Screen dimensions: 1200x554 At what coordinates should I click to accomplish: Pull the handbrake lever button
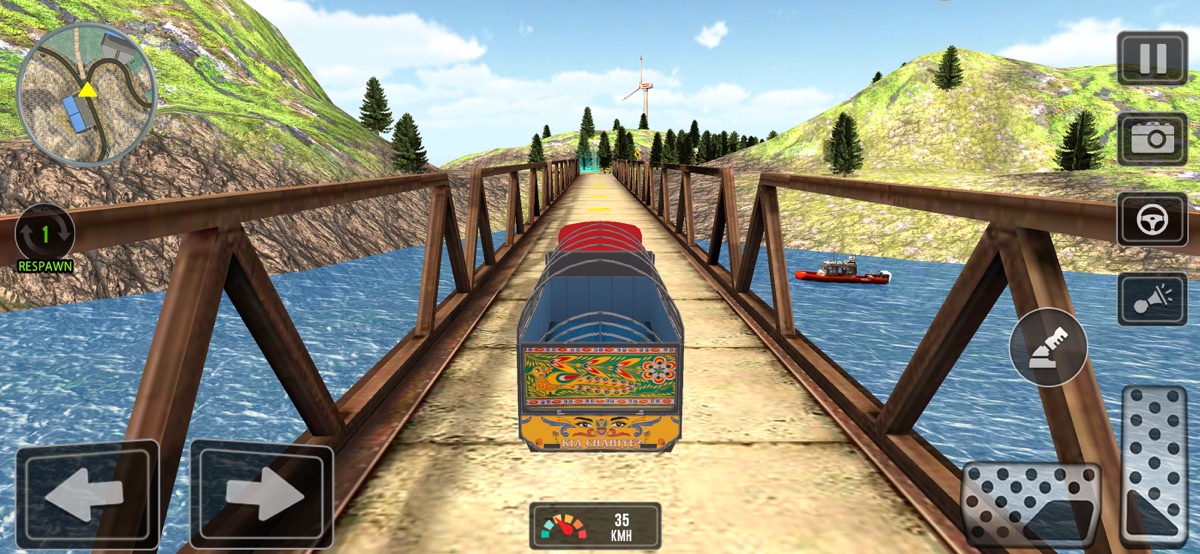point(1048,348)
